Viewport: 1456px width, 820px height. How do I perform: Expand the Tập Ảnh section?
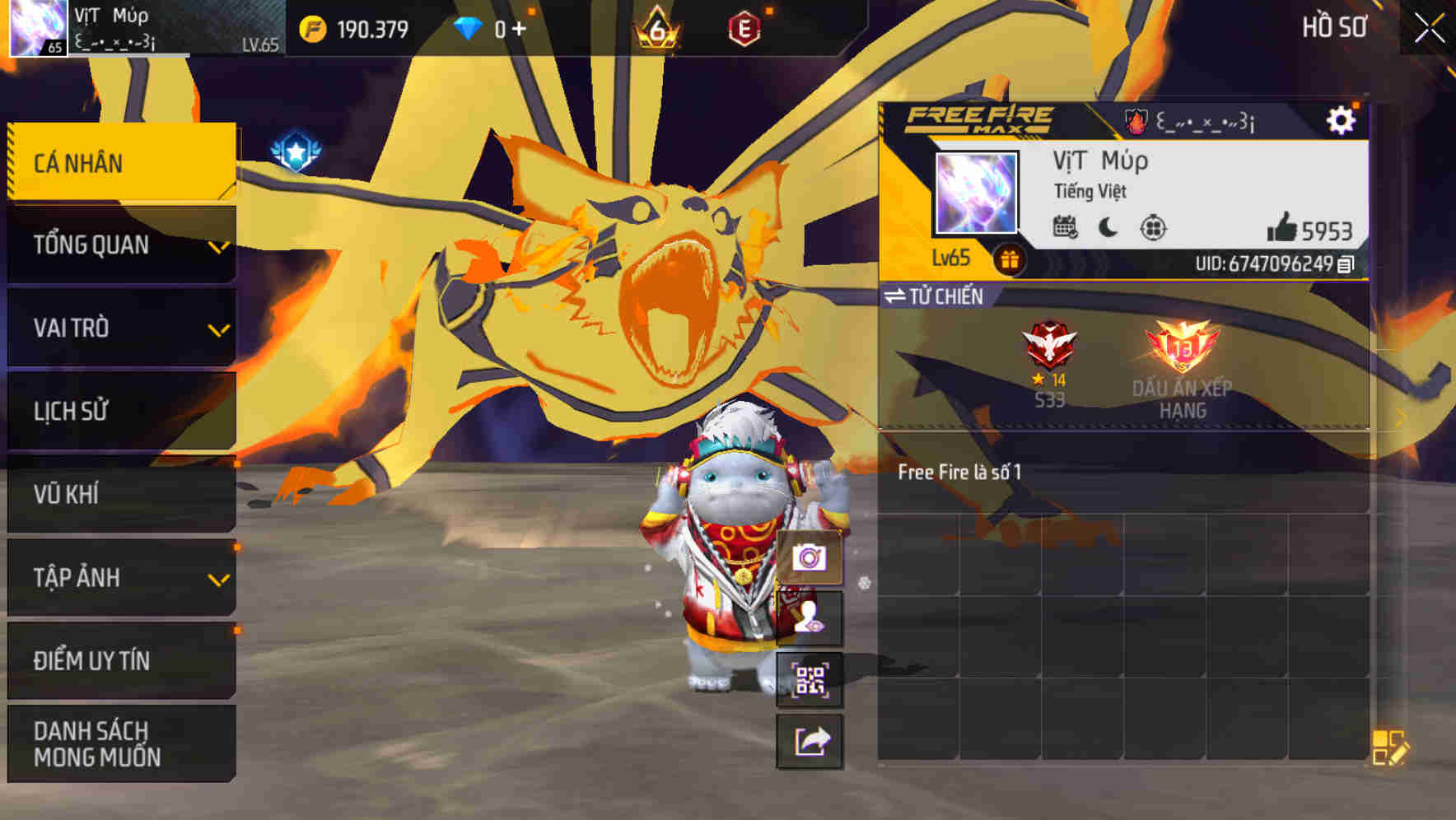pos(120,579)
